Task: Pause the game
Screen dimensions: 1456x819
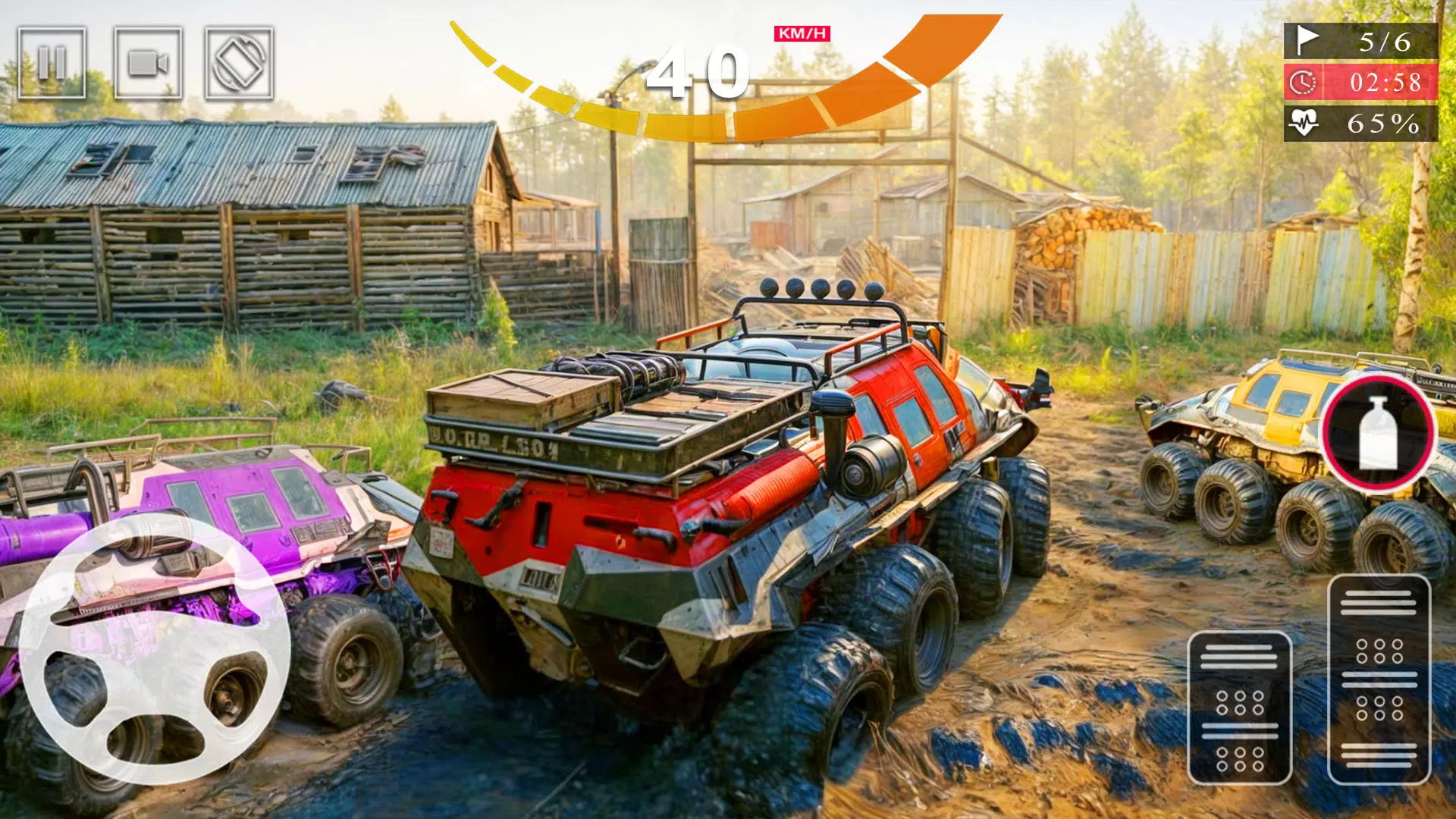Action: 52,63
